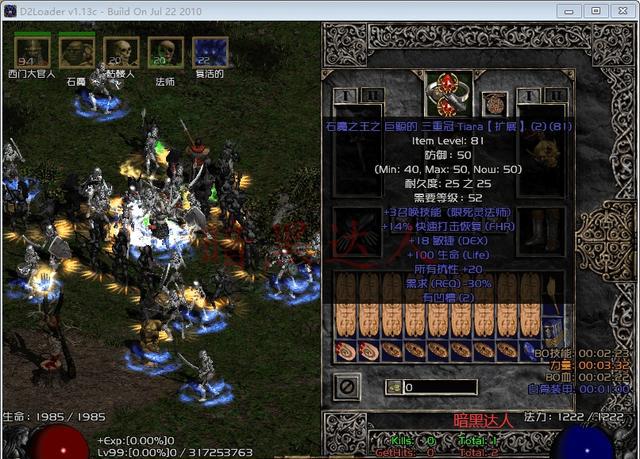
Task: Switch to left-hand weapon set I tab
Action: (344, 95)
